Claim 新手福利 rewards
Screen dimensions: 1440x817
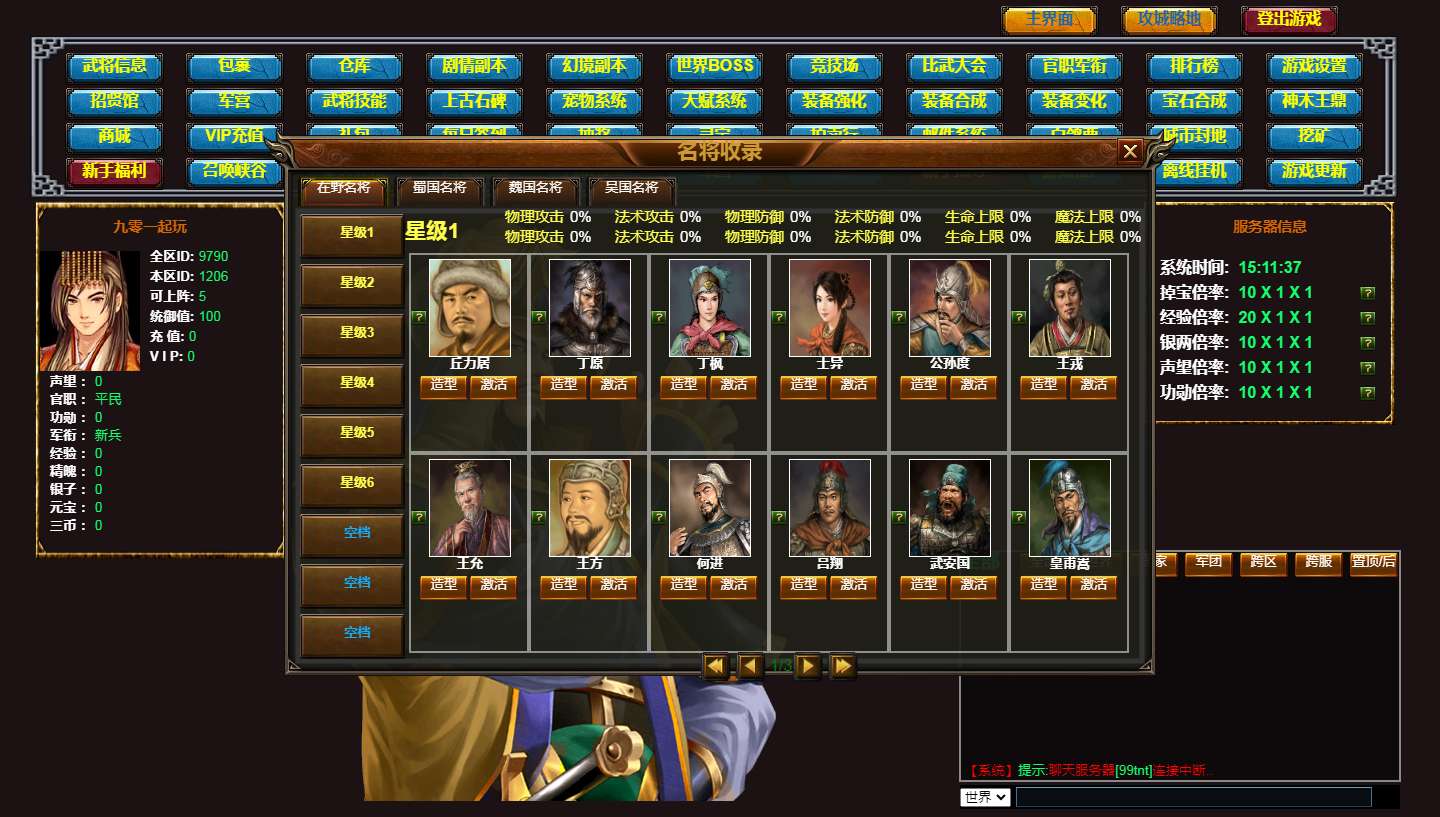(114, 171)
